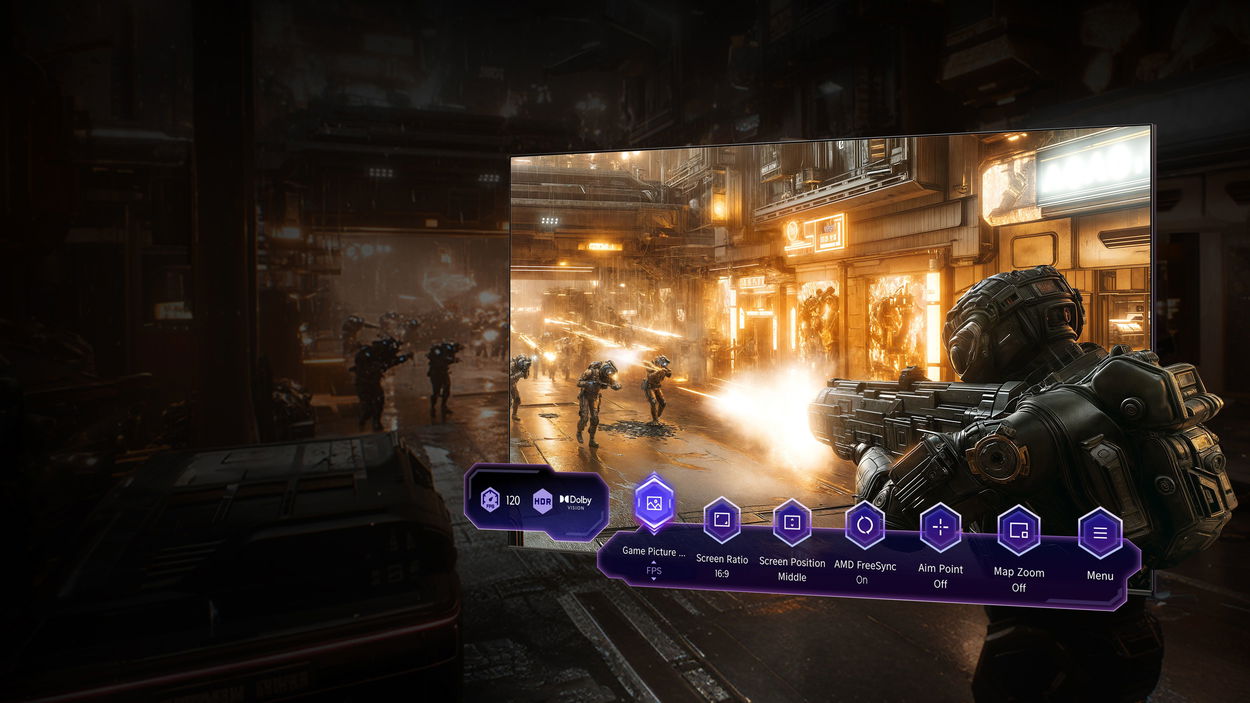The height and width of the screenshot is (703, 1250).
Task: Choose the Screen Position option
Action: tap(791, 523)
